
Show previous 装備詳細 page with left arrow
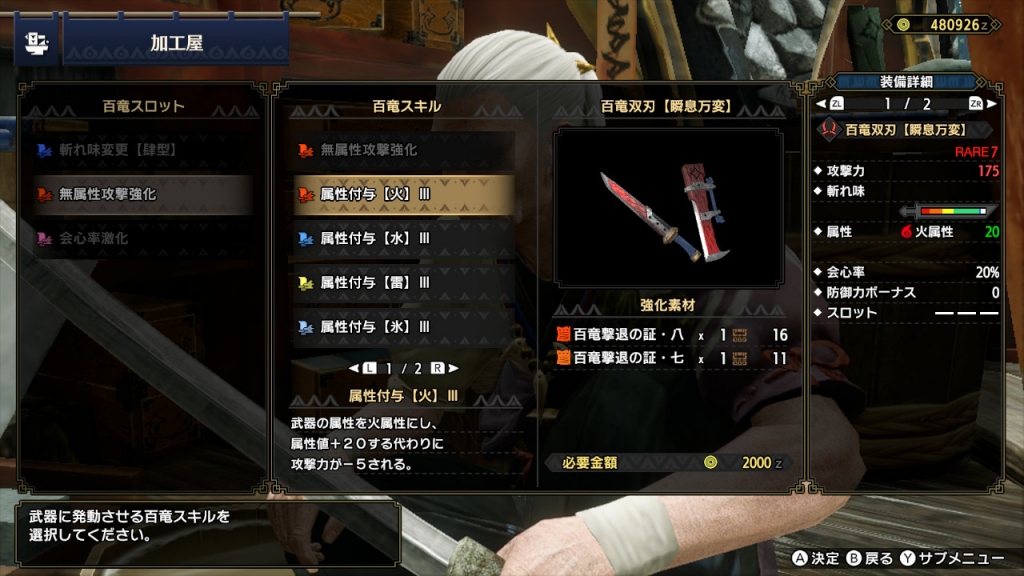pyautogui.click(x=821, y=103)
